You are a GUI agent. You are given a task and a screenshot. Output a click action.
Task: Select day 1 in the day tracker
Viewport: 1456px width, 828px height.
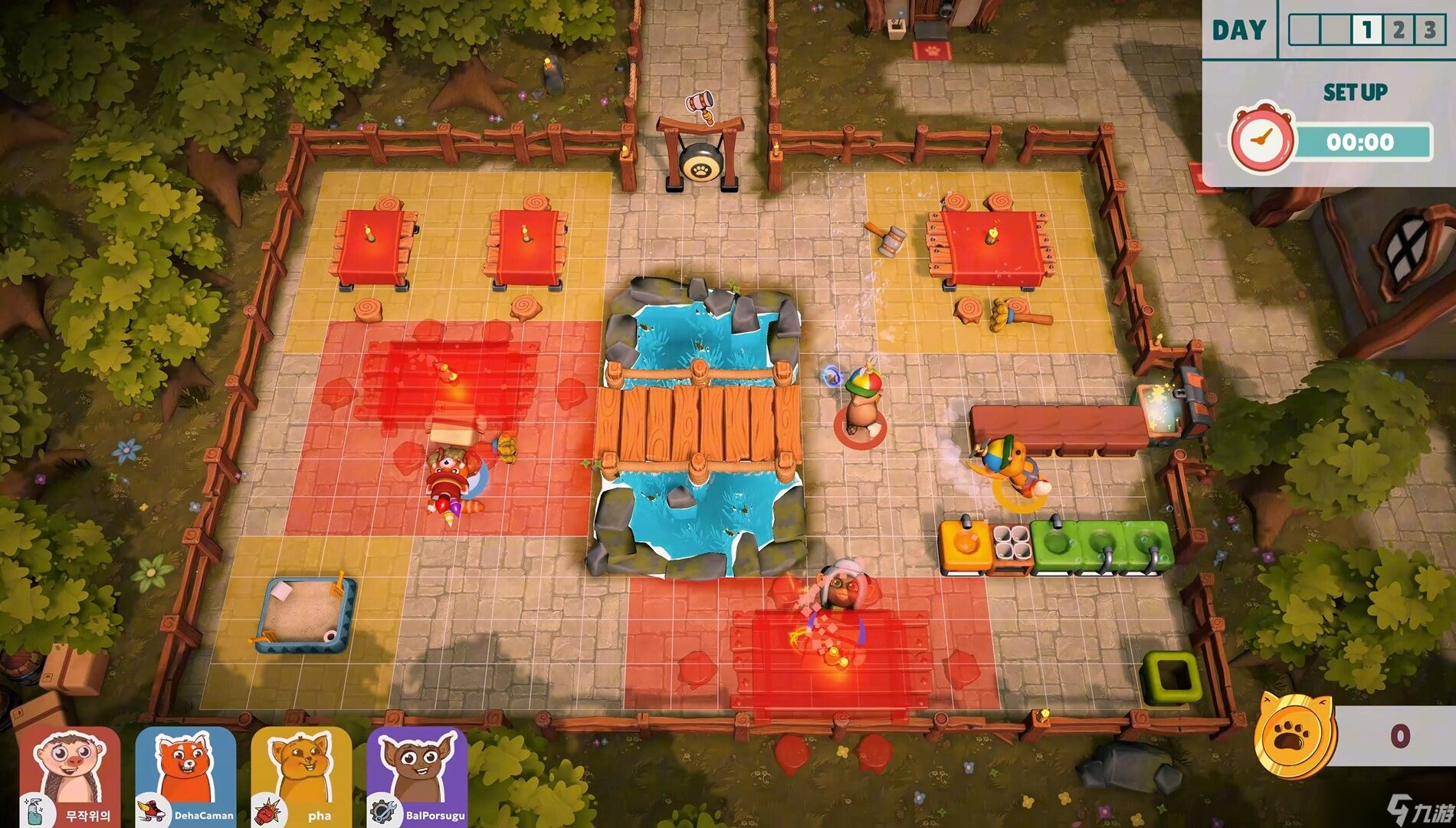[x=1366, y=31]
